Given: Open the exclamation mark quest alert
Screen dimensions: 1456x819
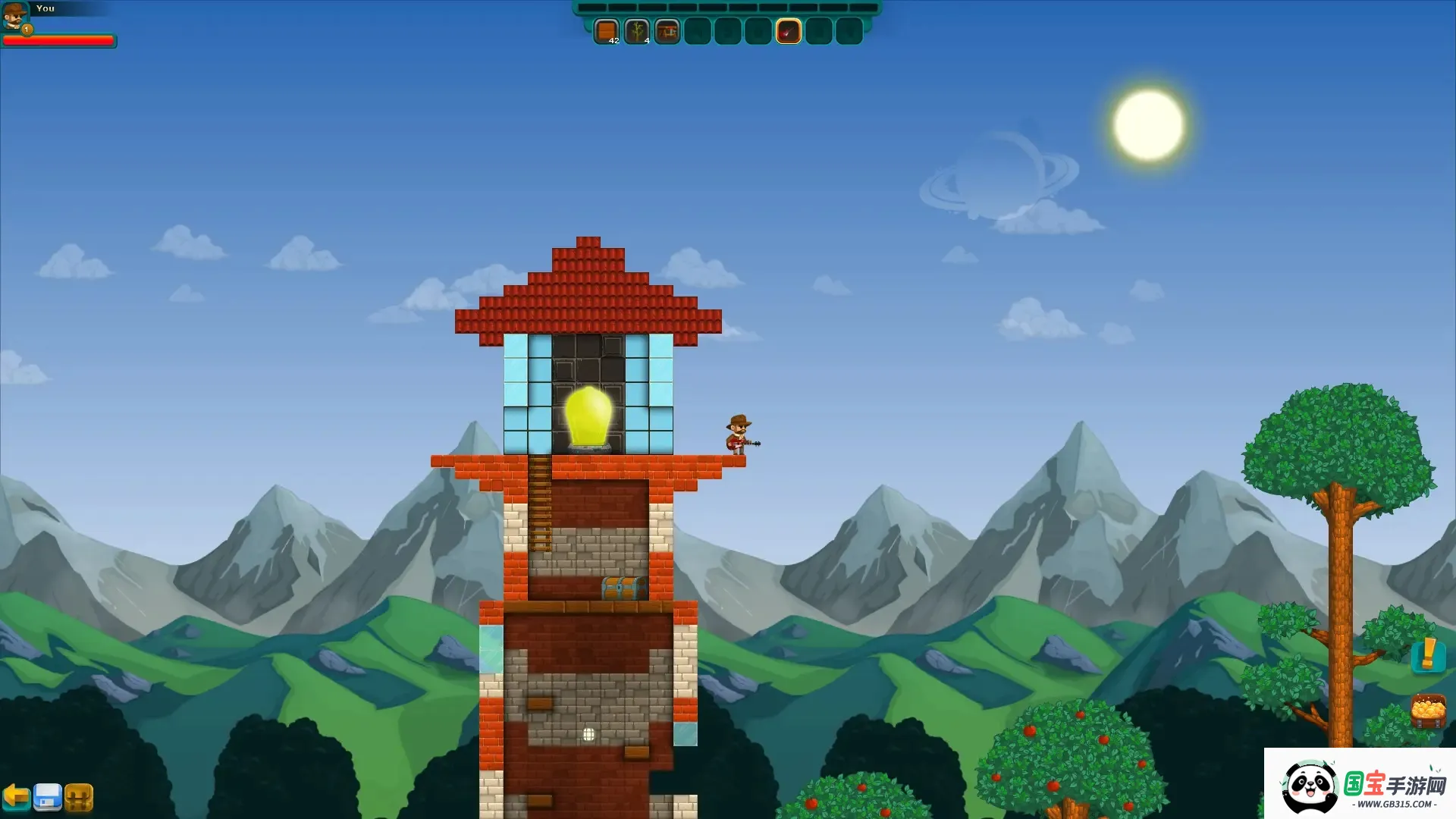Looking at the screenshot, I should click(1428, 654).
